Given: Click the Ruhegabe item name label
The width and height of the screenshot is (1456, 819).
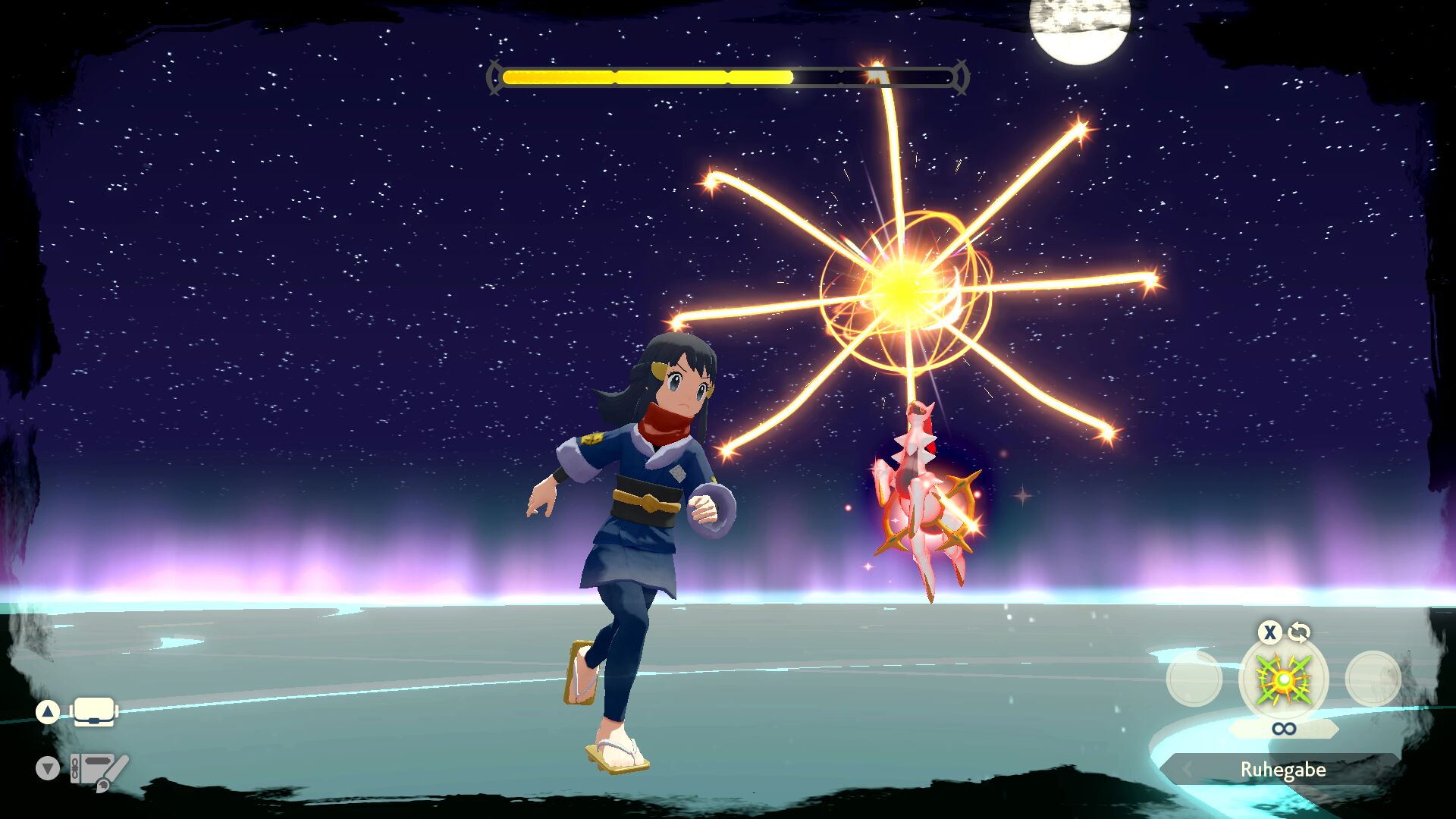Looking at the screenshot, I should point(1282,770).
